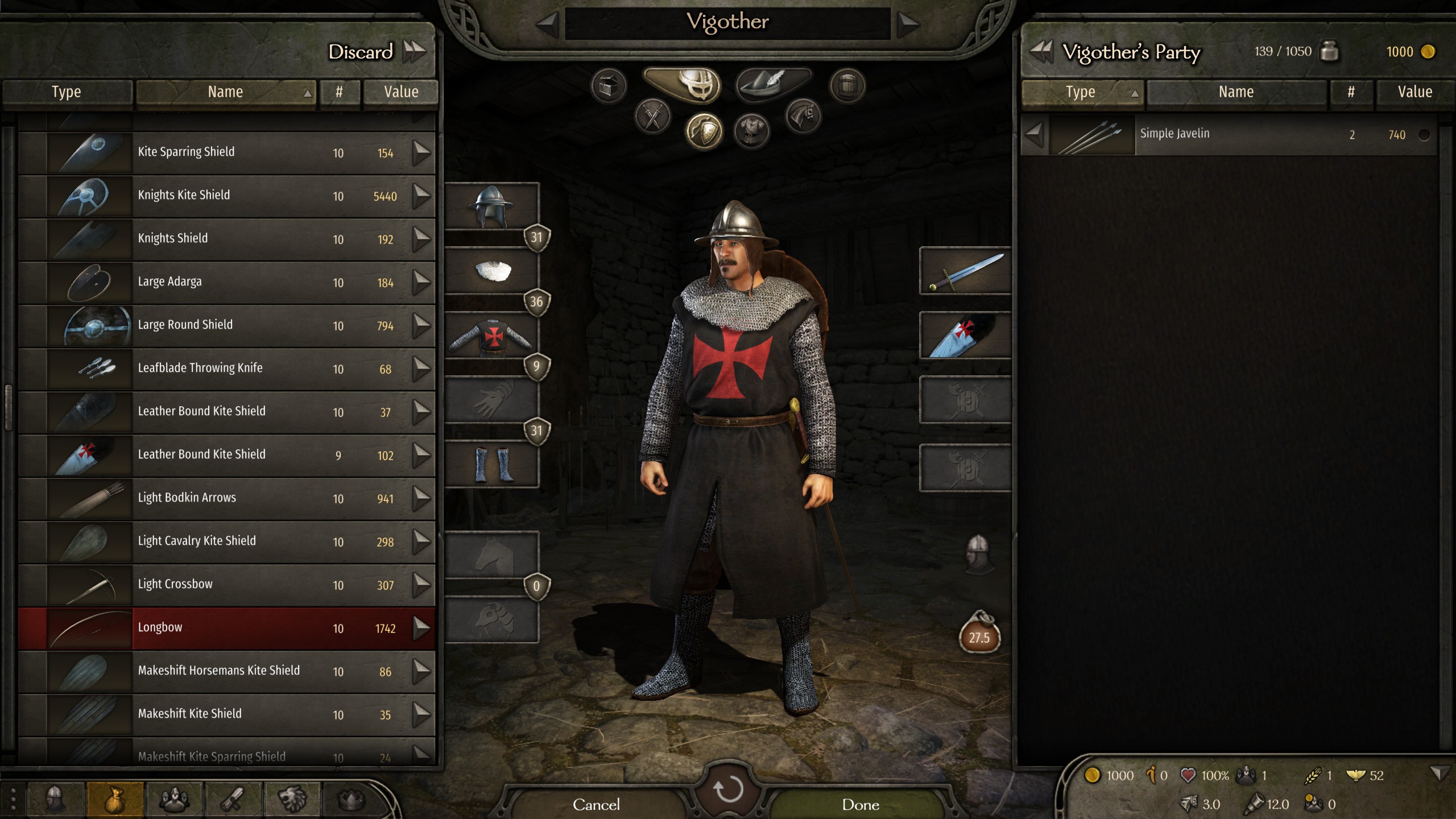Show the shields filter category

[704, 131]
